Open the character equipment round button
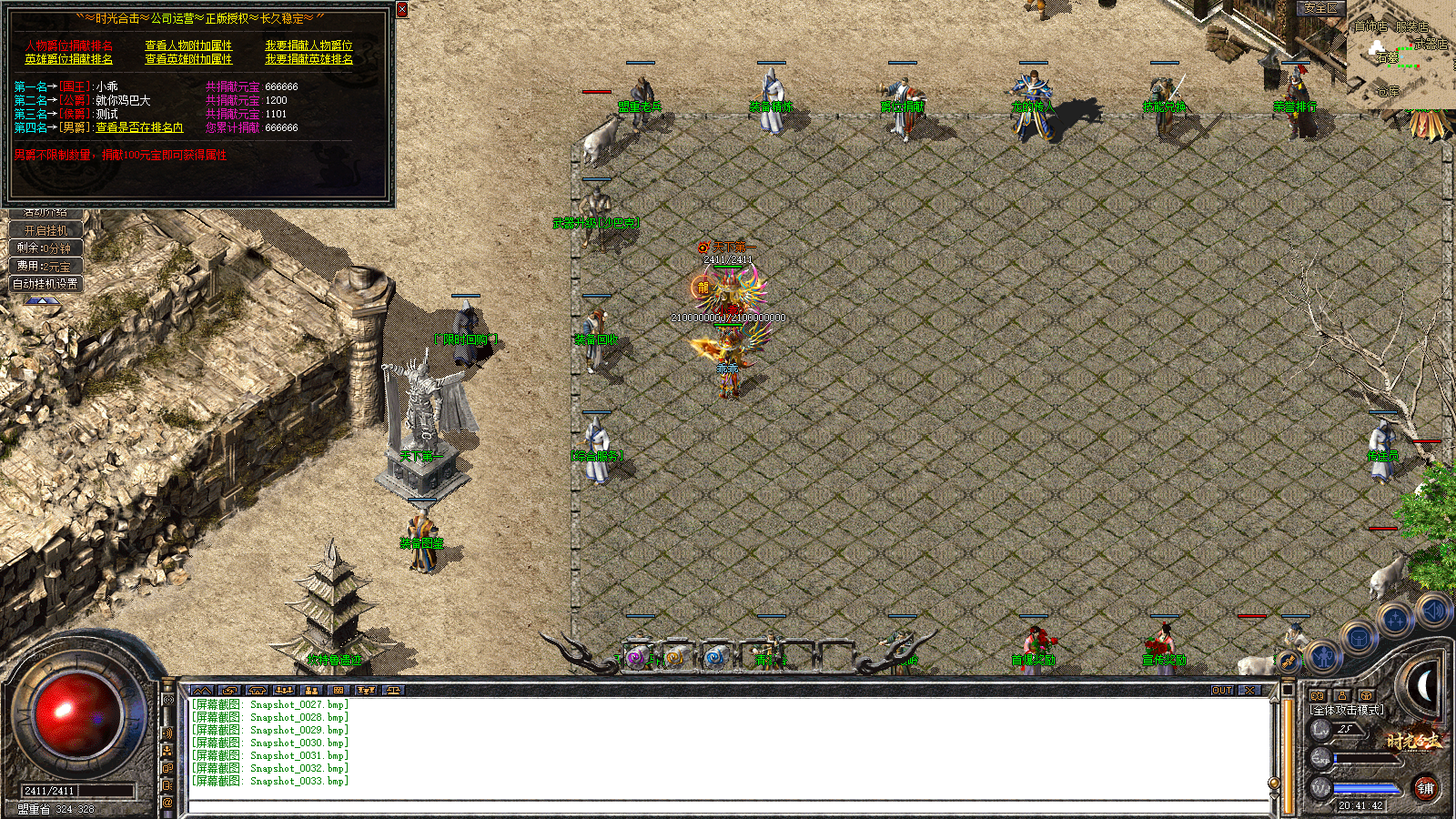1456x819 pixels. [x=1323, y=655]
